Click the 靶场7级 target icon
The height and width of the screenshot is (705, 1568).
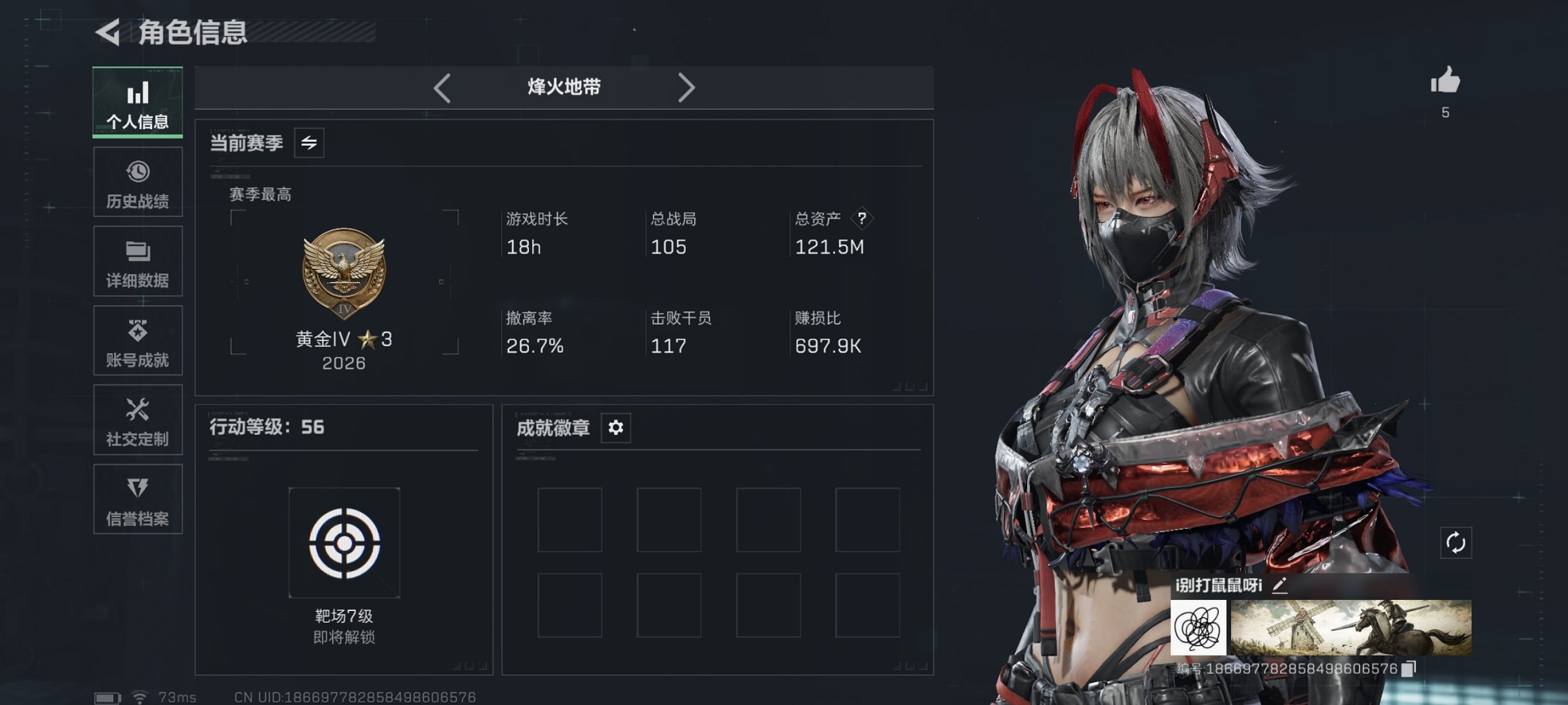coord(345,543)
